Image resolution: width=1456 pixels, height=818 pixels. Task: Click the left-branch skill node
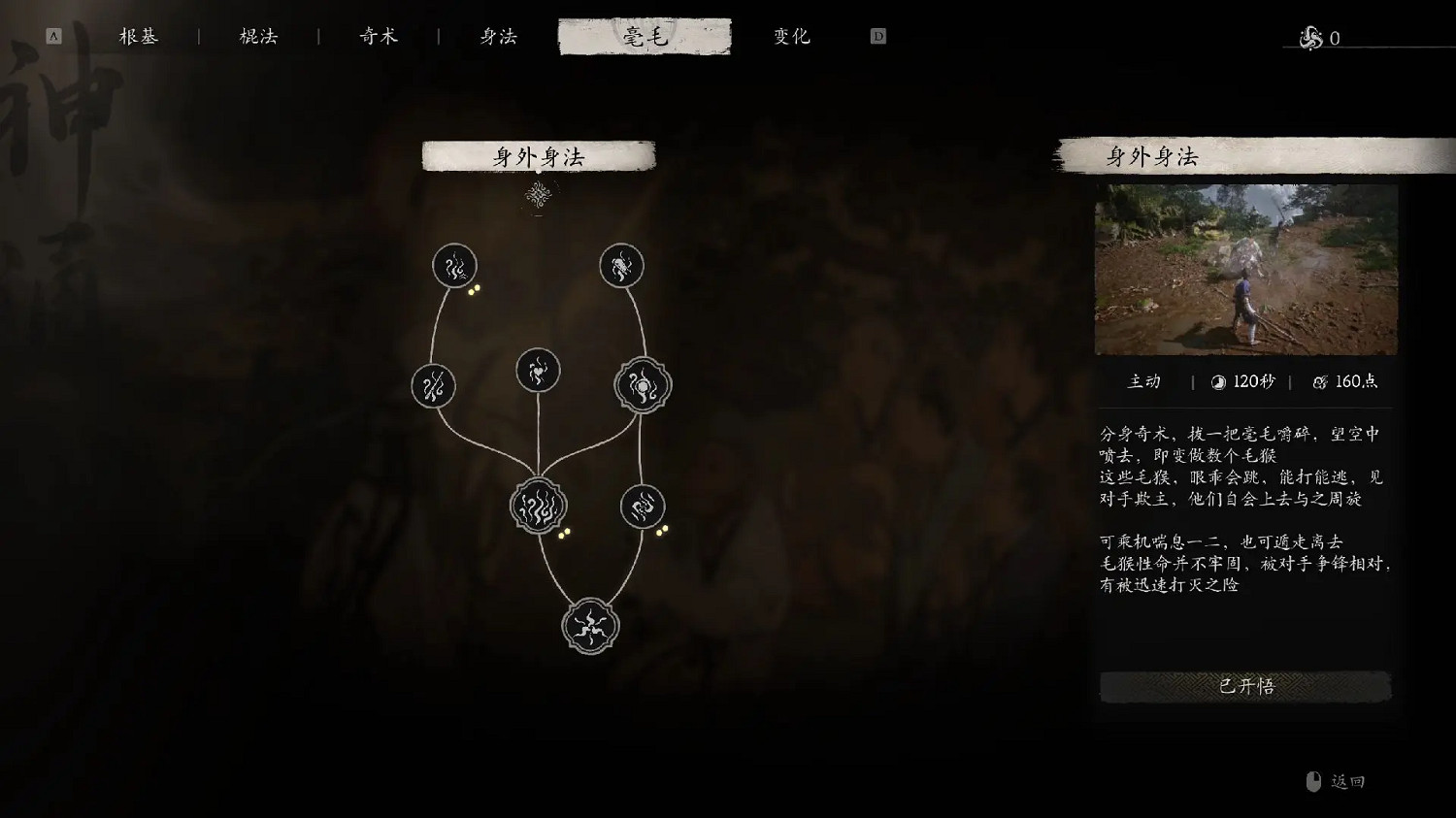point(434,386)
